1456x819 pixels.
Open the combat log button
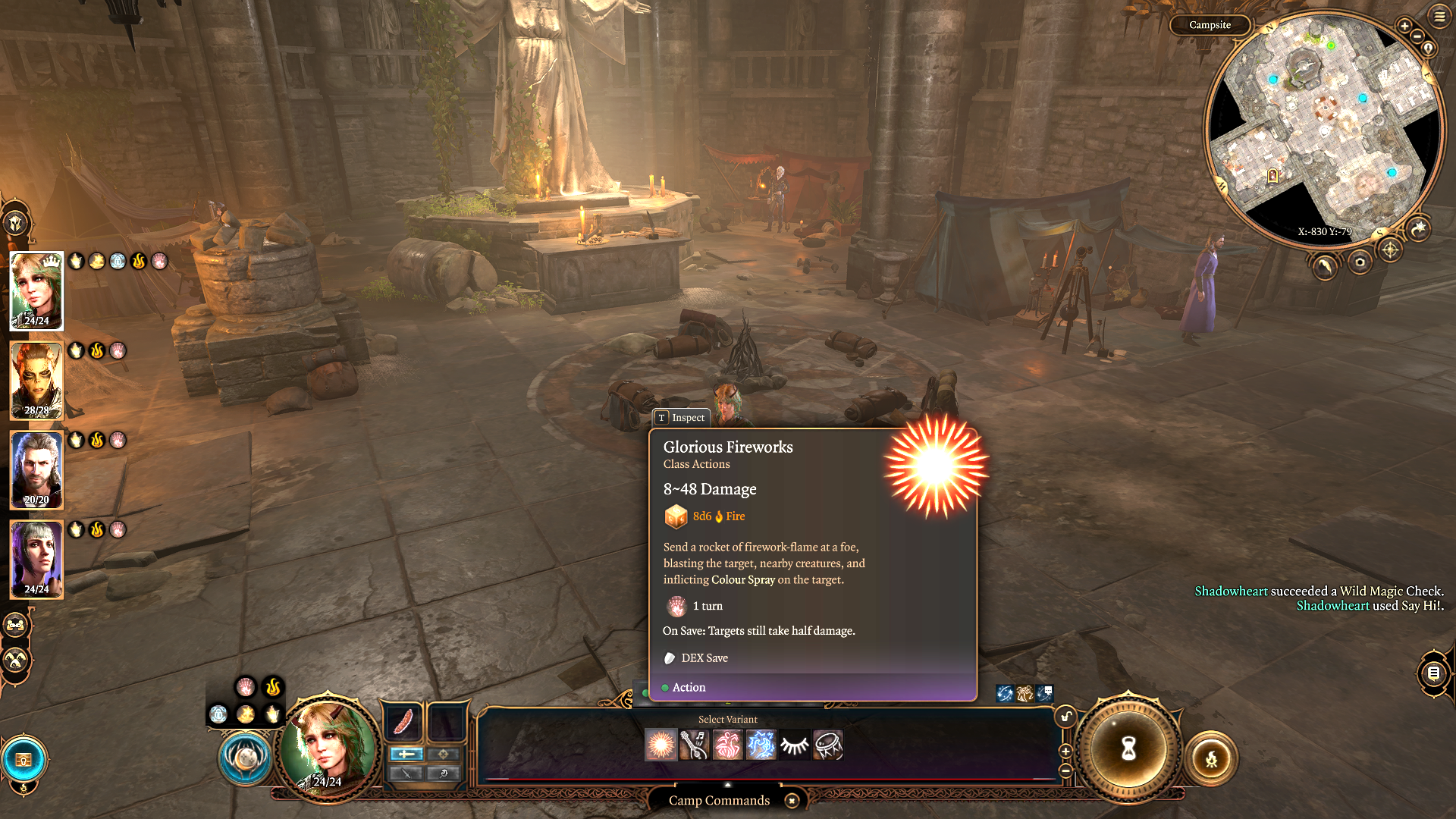click(x=1433, y=673)
